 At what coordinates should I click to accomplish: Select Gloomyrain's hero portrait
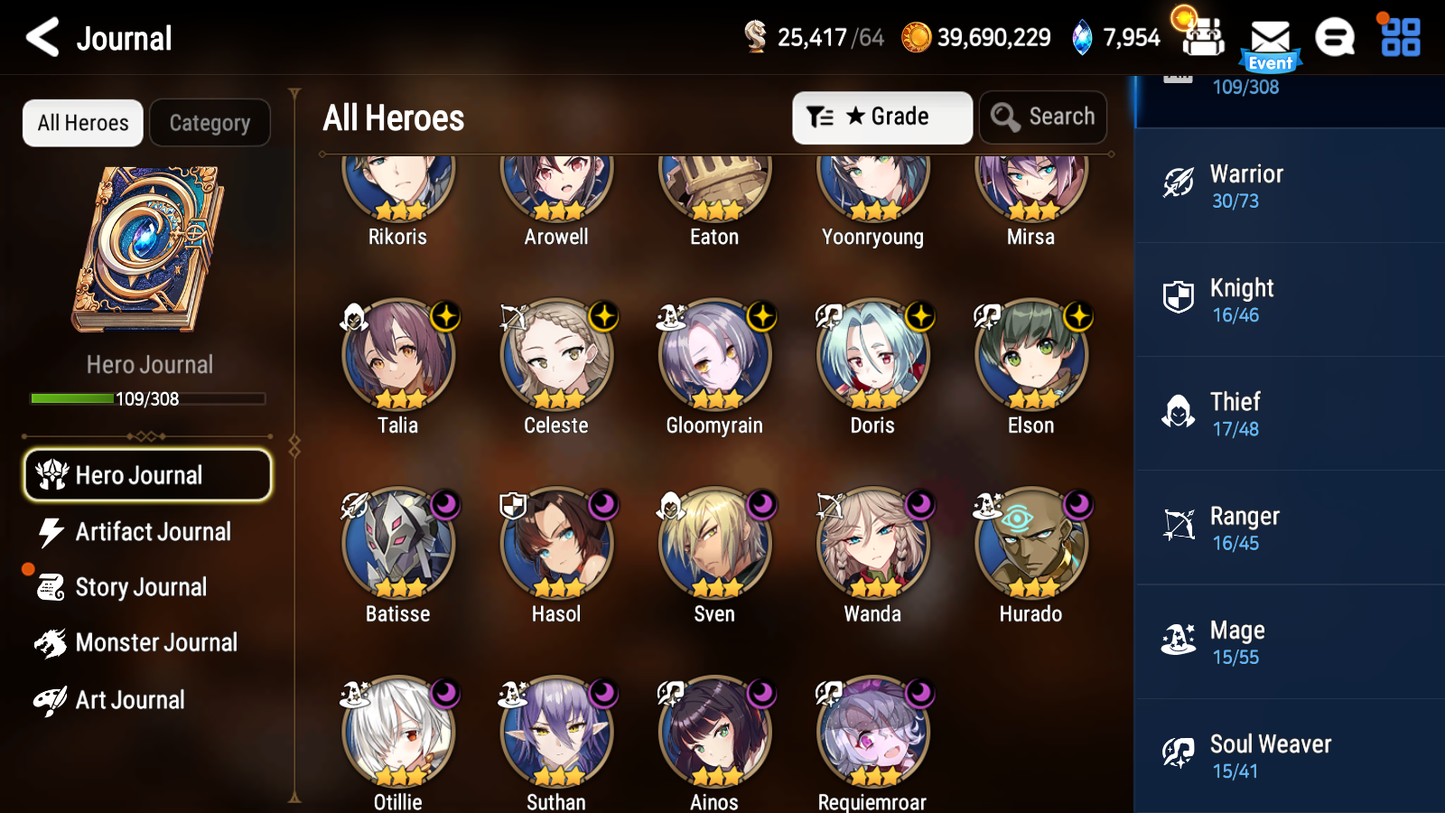click(714, 355)
